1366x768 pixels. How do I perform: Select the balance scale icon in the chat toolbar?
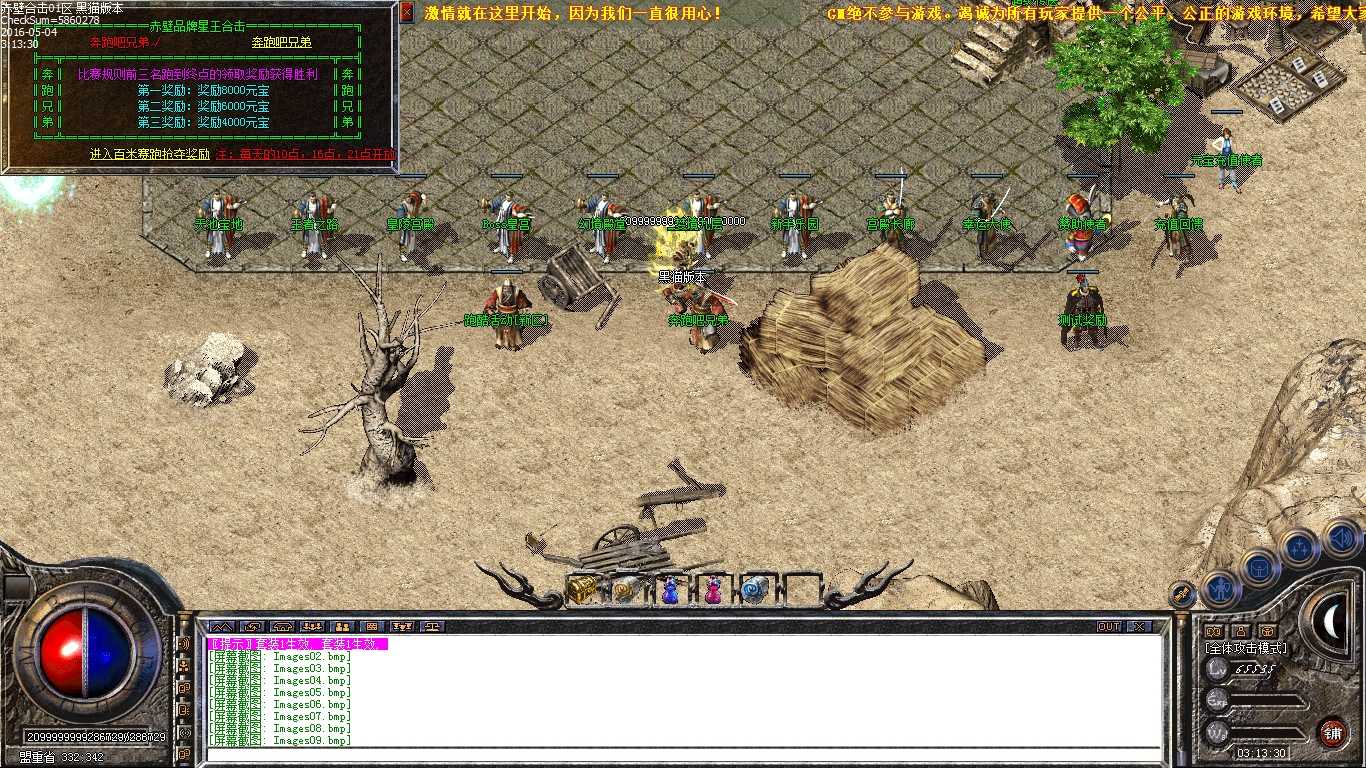(x=432, y=626)
